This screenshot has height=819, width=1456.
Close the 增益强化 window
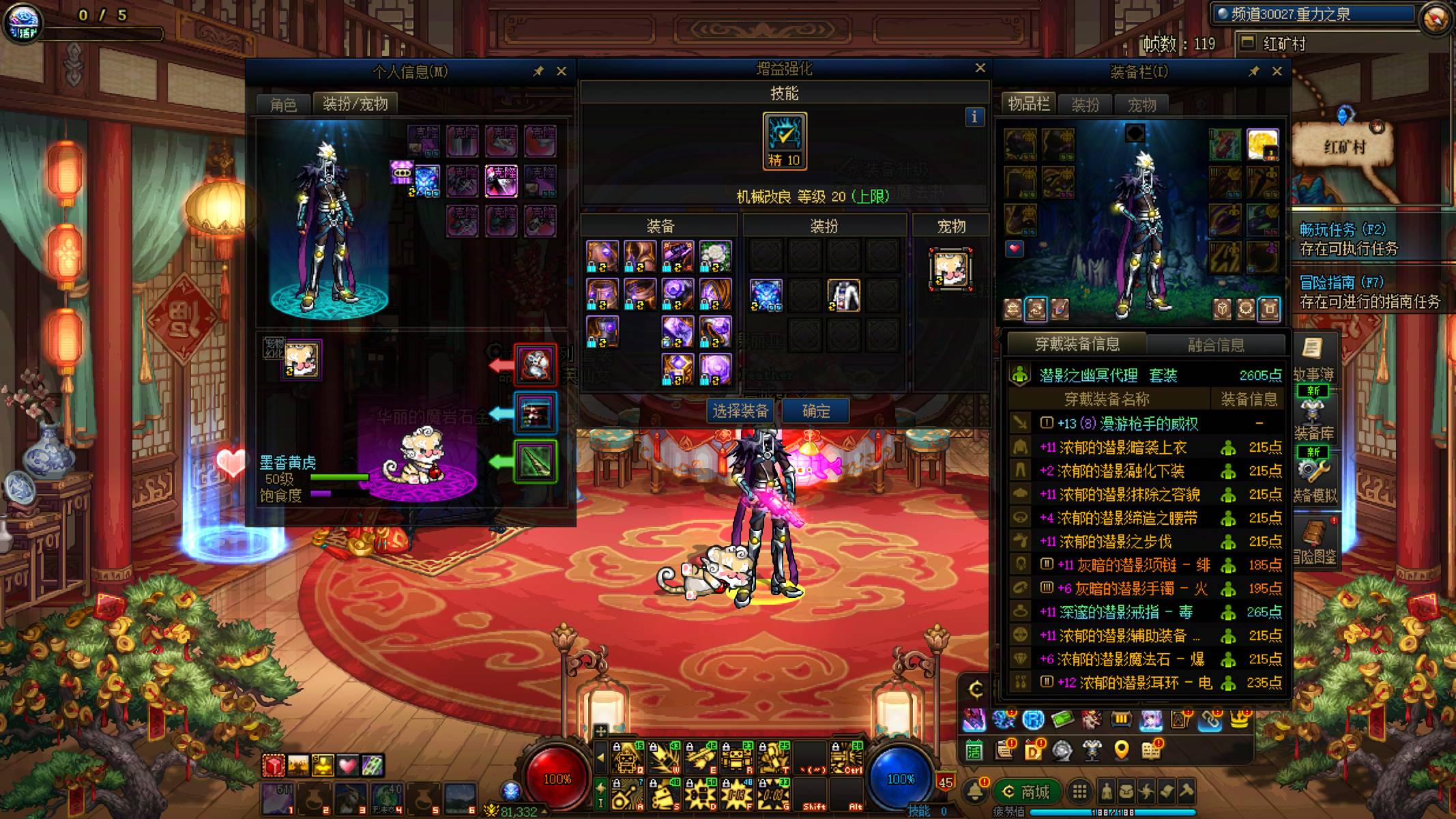(x=980, y=68)
